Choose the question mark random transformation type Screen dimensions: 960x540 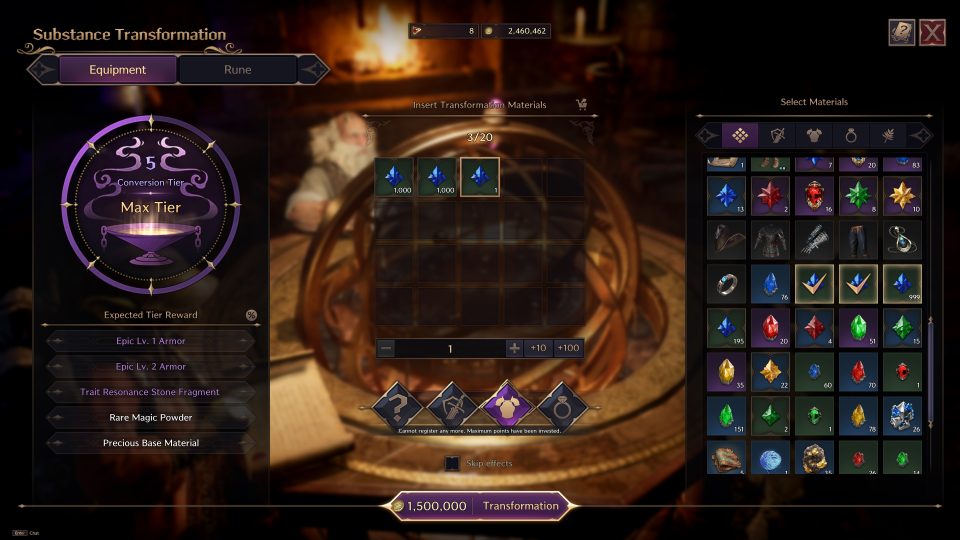(396, 405)
